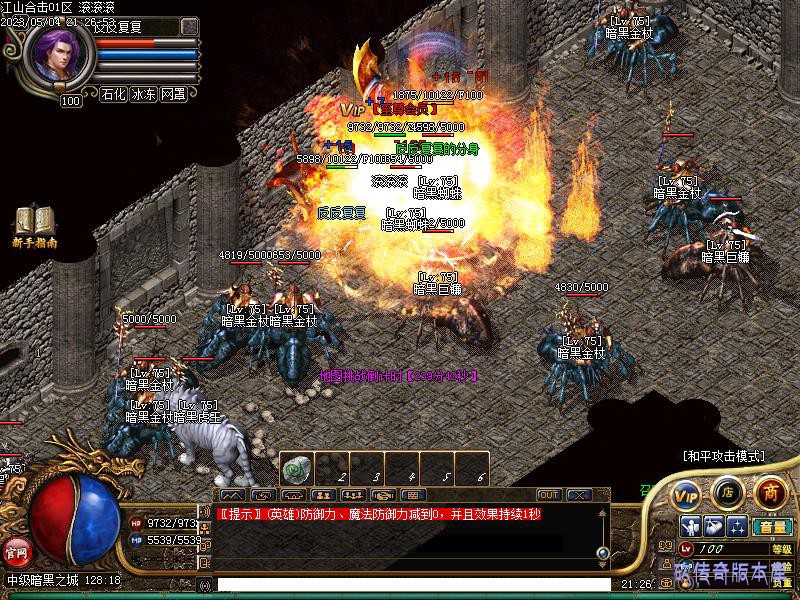Click the purple-haired hero portrait
Viewport: 800px width, 600px height.
point(58,56)
